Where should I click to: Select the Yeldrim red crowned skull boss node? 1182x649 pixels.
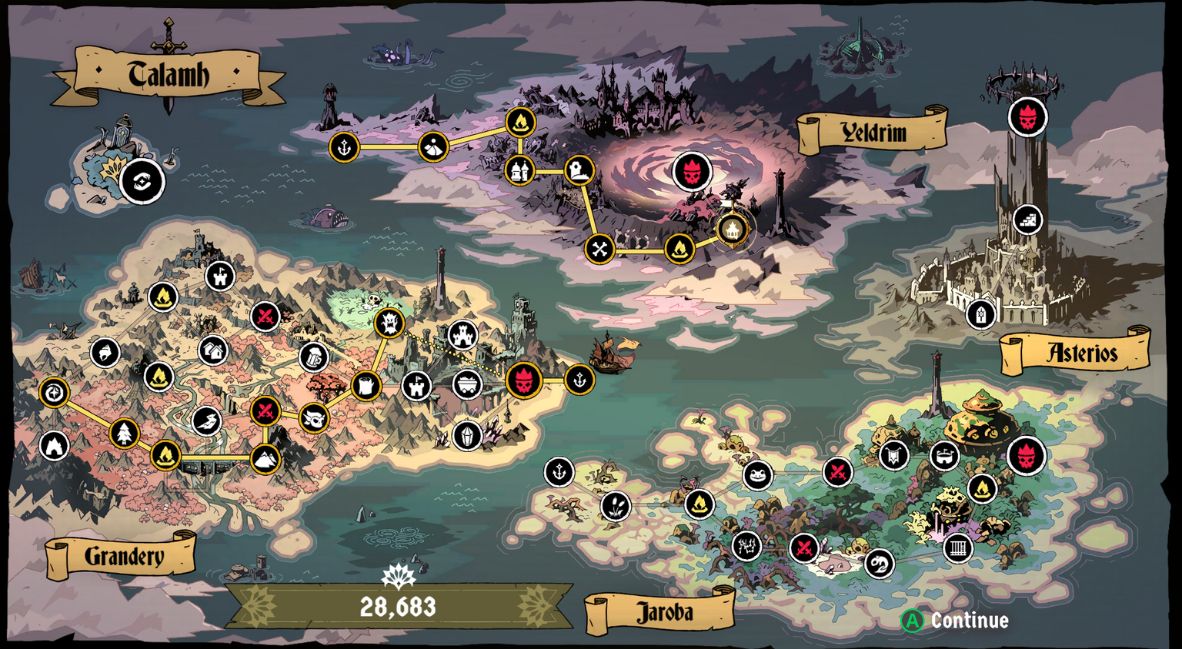(x=691, y=170)
